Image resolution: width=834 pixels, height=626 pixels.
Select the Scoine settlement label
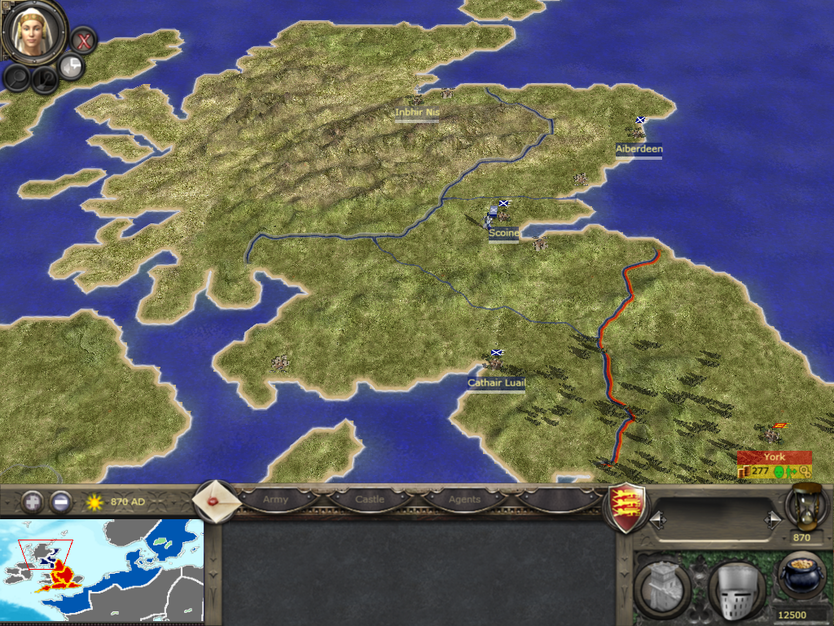point(504,233)
